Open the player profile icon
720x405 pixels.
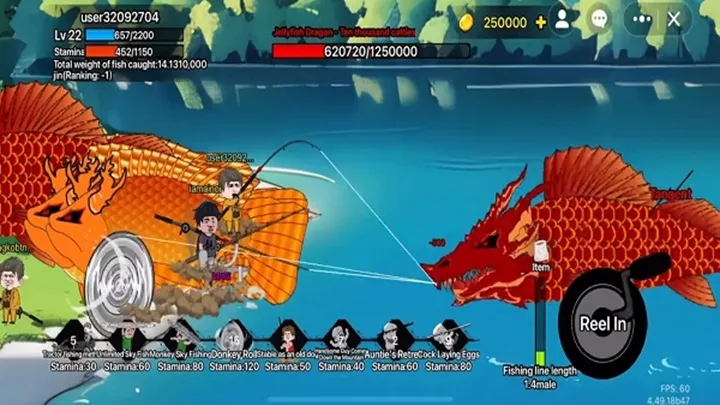coord(563,19)
